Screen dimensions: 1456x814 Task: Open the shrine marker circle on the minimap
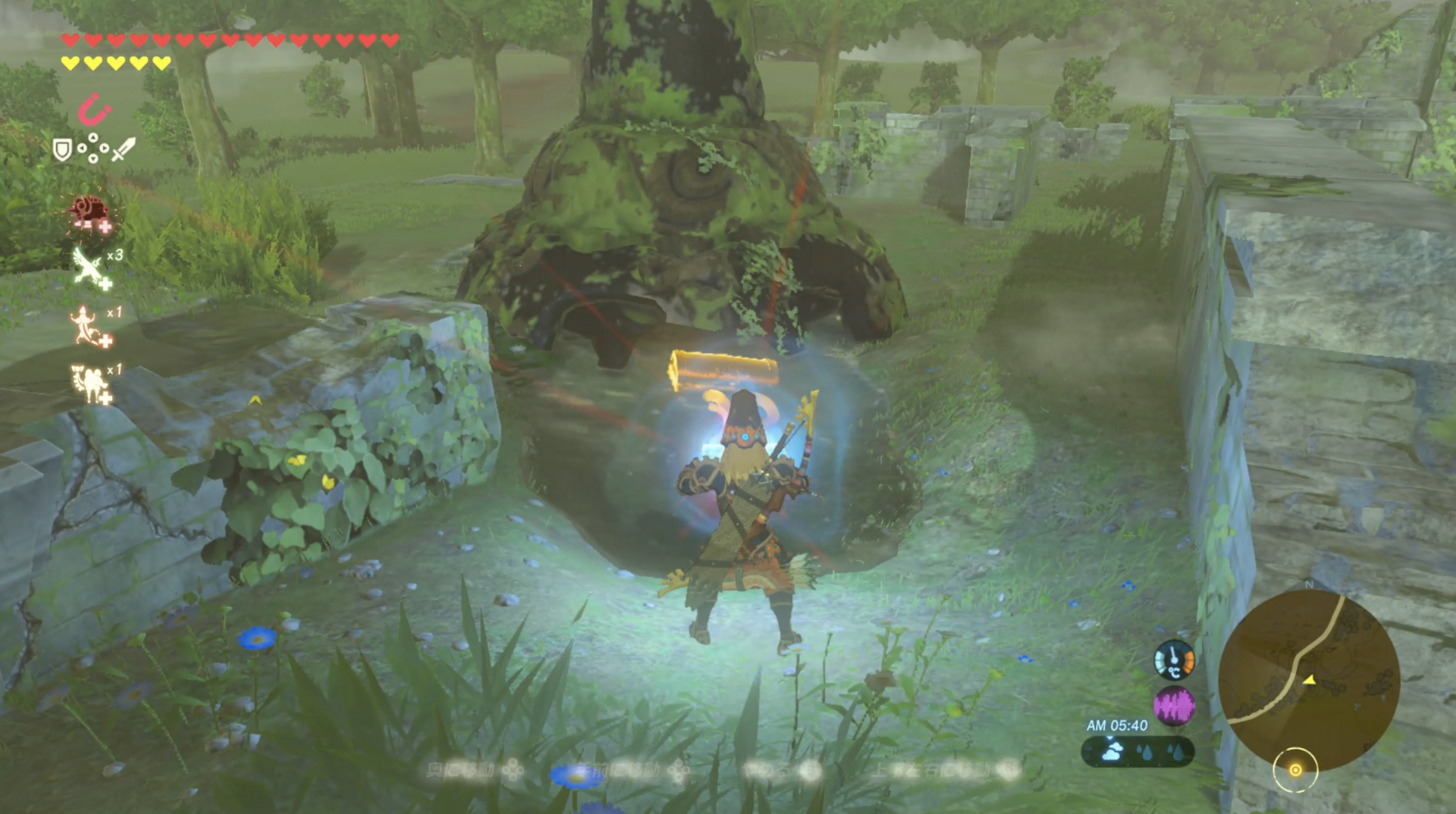[1296, 771]
